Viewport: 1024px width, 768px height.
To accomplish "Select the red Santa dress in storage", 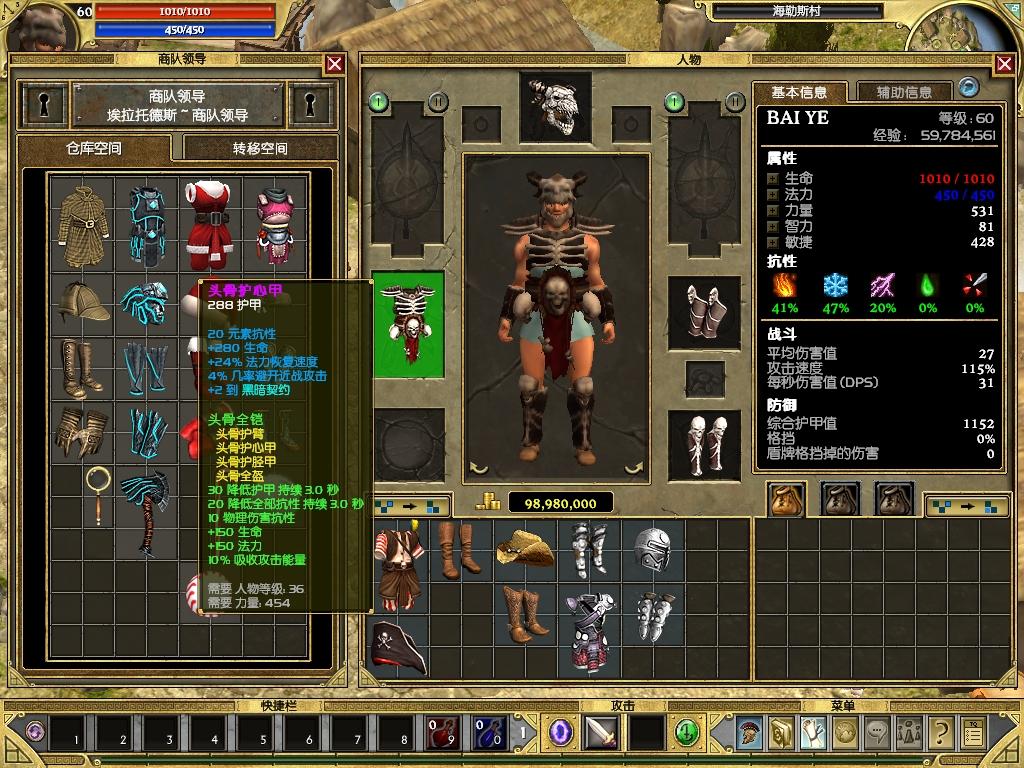I will [x=208, y=211].
